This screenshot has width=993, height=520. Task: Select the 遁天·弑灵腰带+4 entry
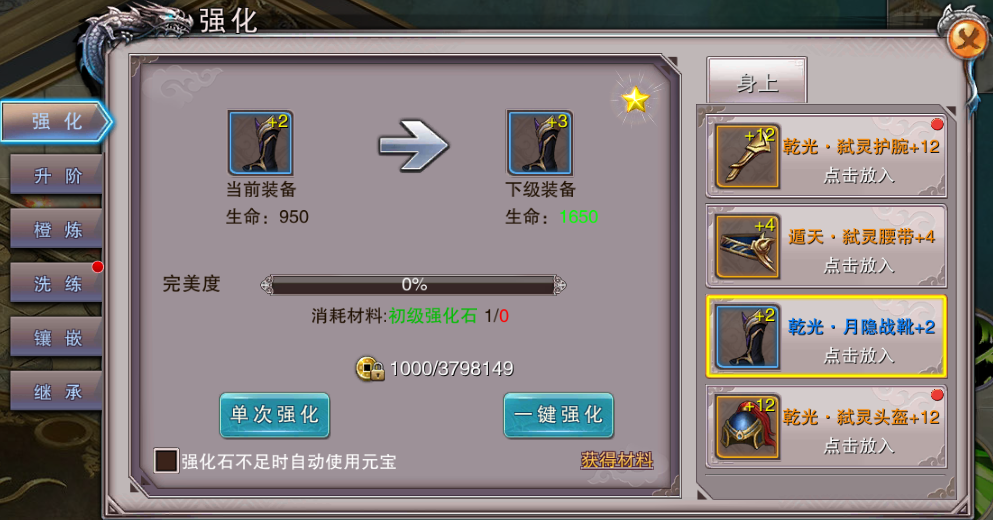tap(827, 248)
